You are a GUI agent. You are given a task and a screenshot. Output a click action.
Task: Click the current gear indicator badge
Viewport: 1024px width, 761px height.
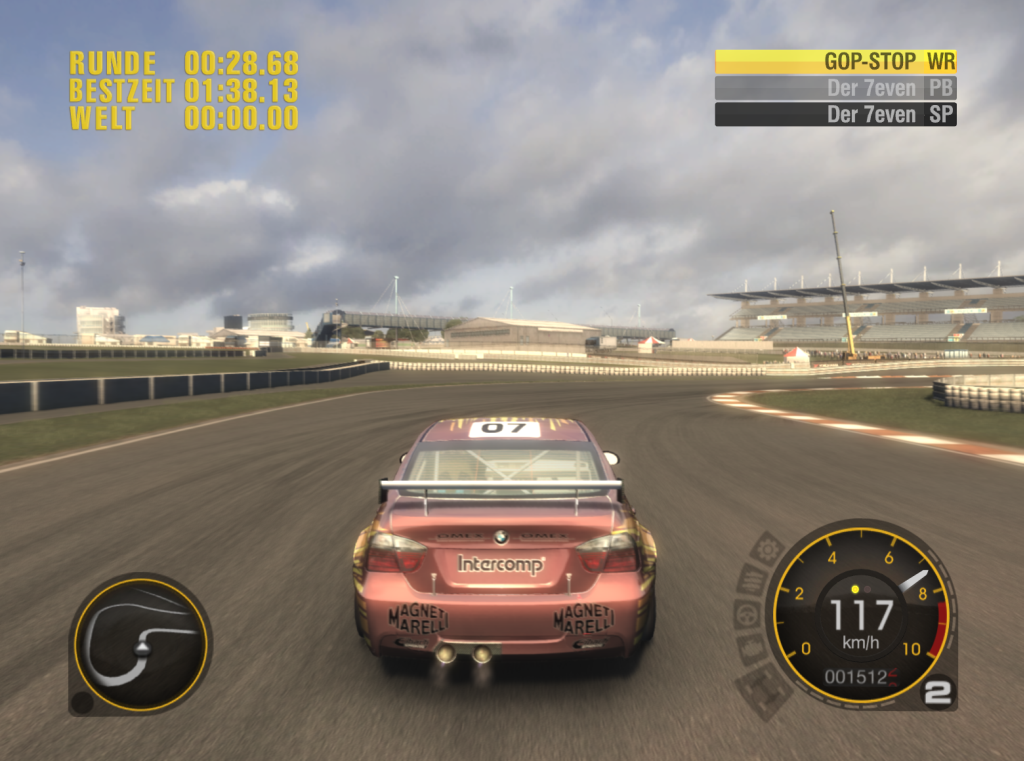coord(937,692)
